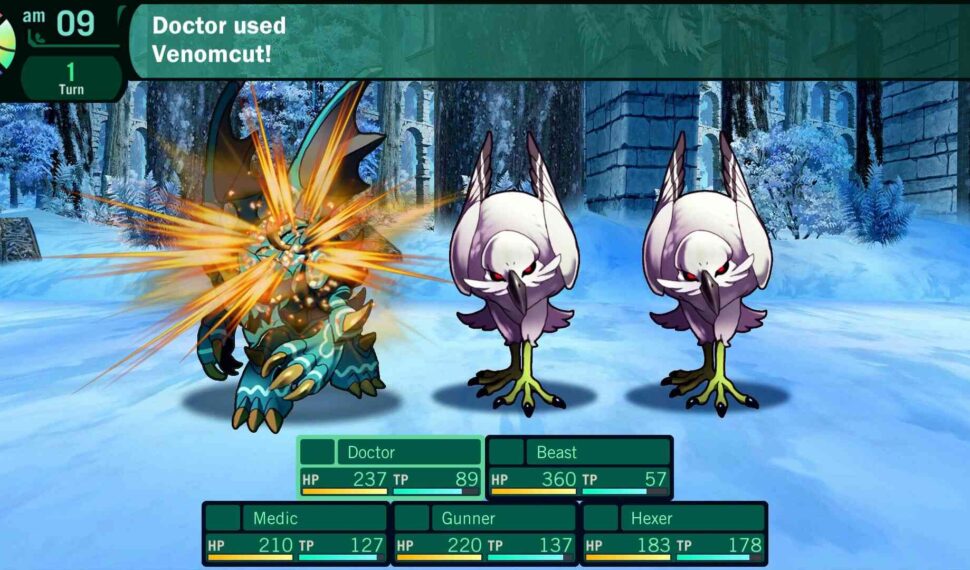
Task: Pick the Hexer party member panel
Action: tap(673, 533)
